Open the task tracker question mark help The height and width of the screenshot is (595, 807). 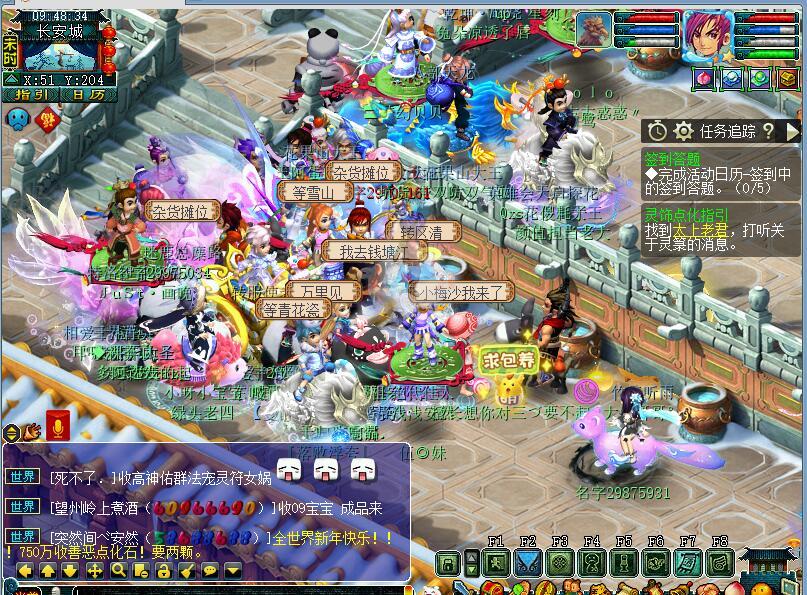tap(767, 131)
